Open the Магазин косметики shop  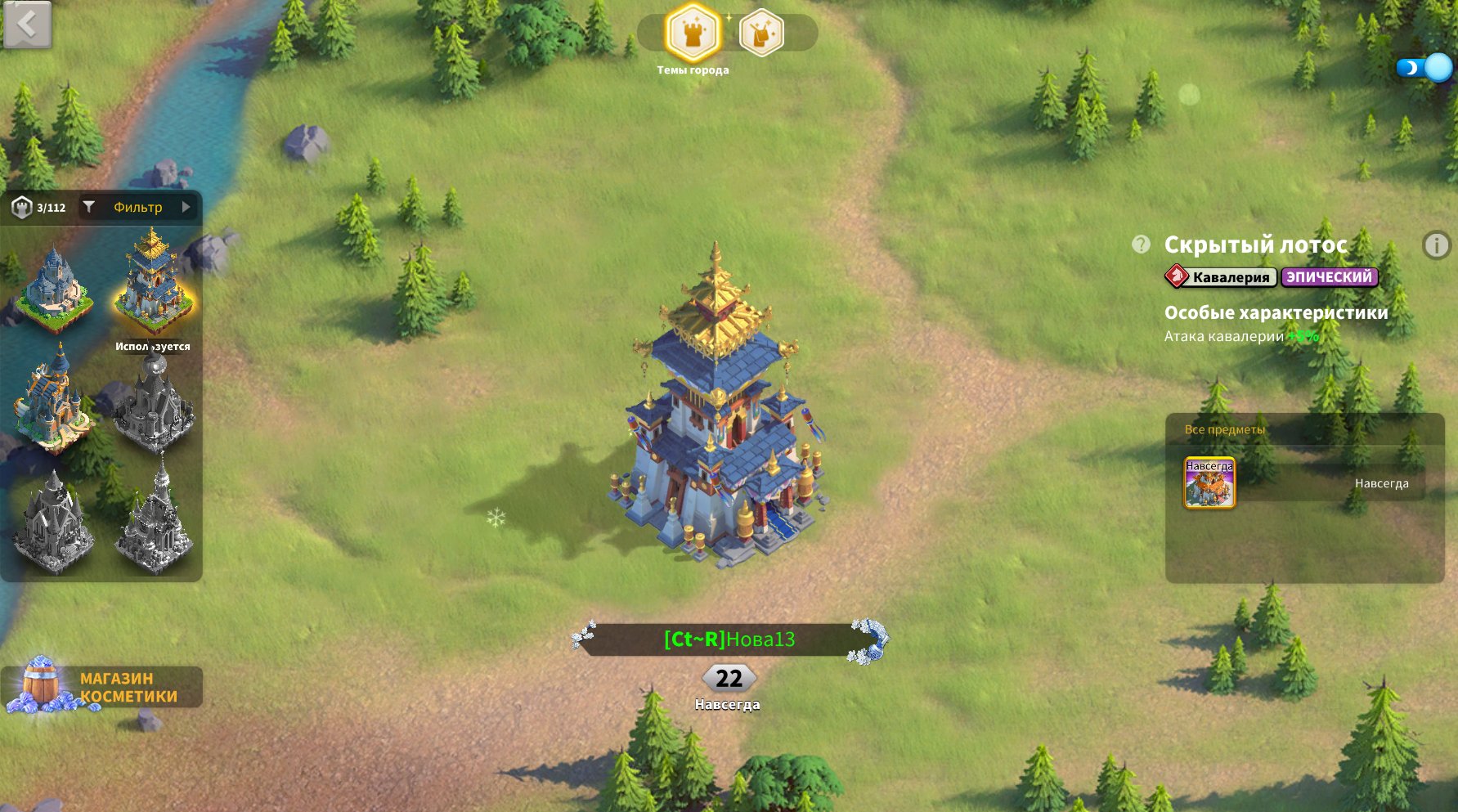(x=101, y=687)
